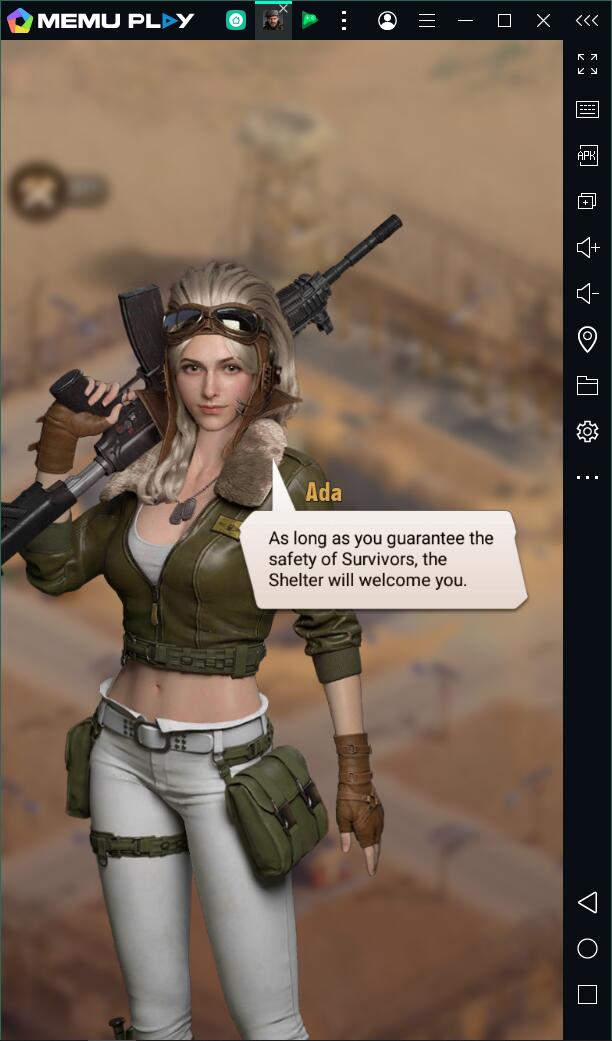The image size is (612, 1041).
Task: Open MEmu settings gear icon
Action: click(x=587, y=431)
